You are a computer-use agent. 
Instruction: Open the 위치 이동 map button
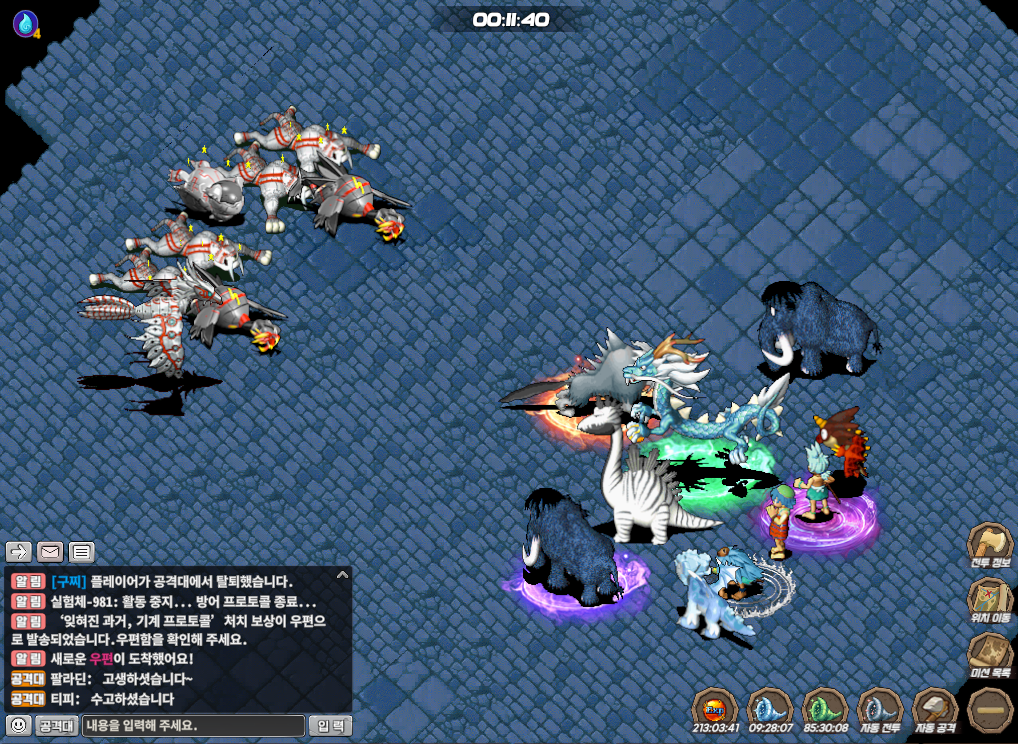pos(989,600)
